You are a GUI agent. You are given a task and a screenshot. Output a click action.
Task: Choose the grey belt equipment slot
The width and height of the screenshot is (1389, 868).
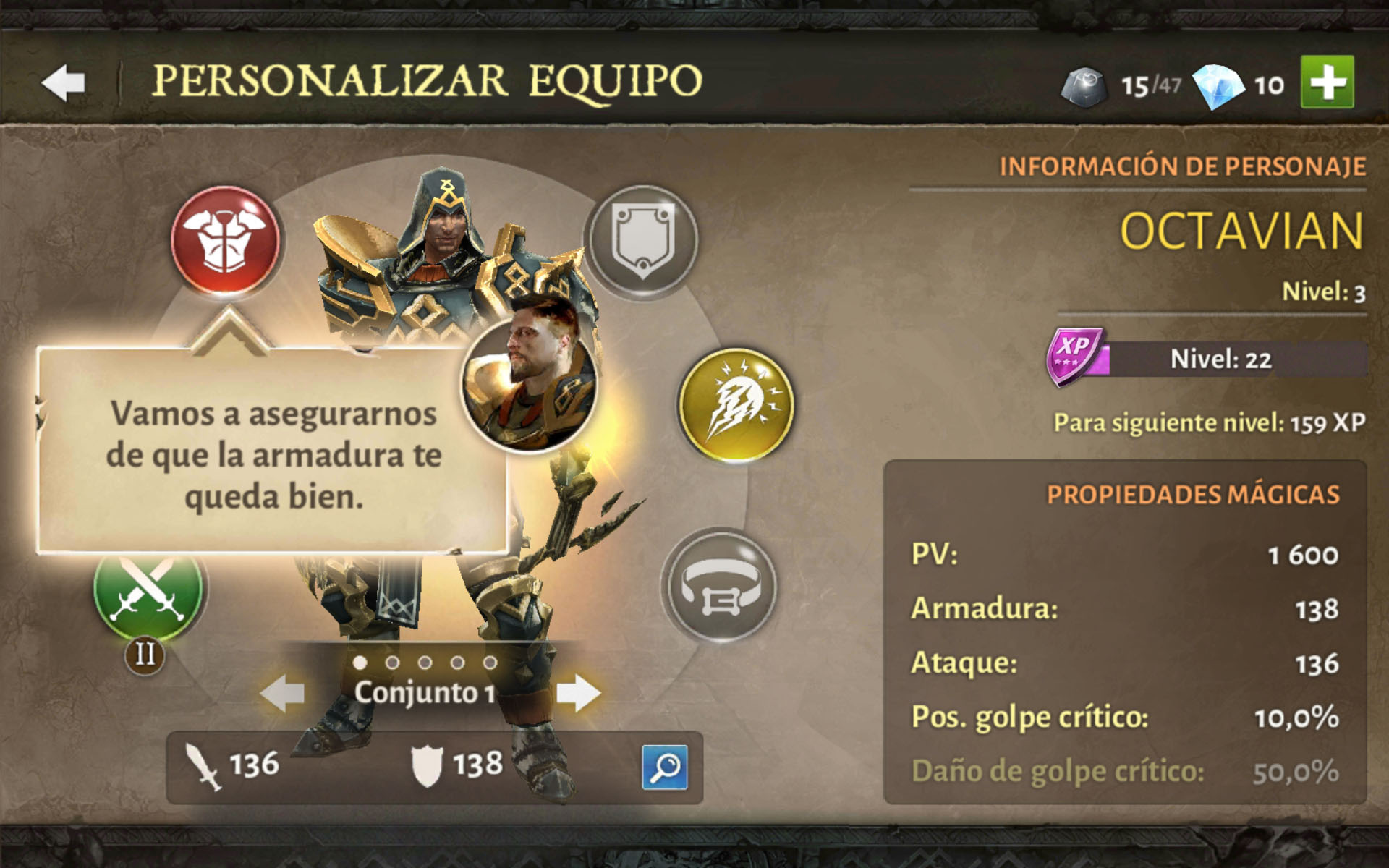[719, 586]
